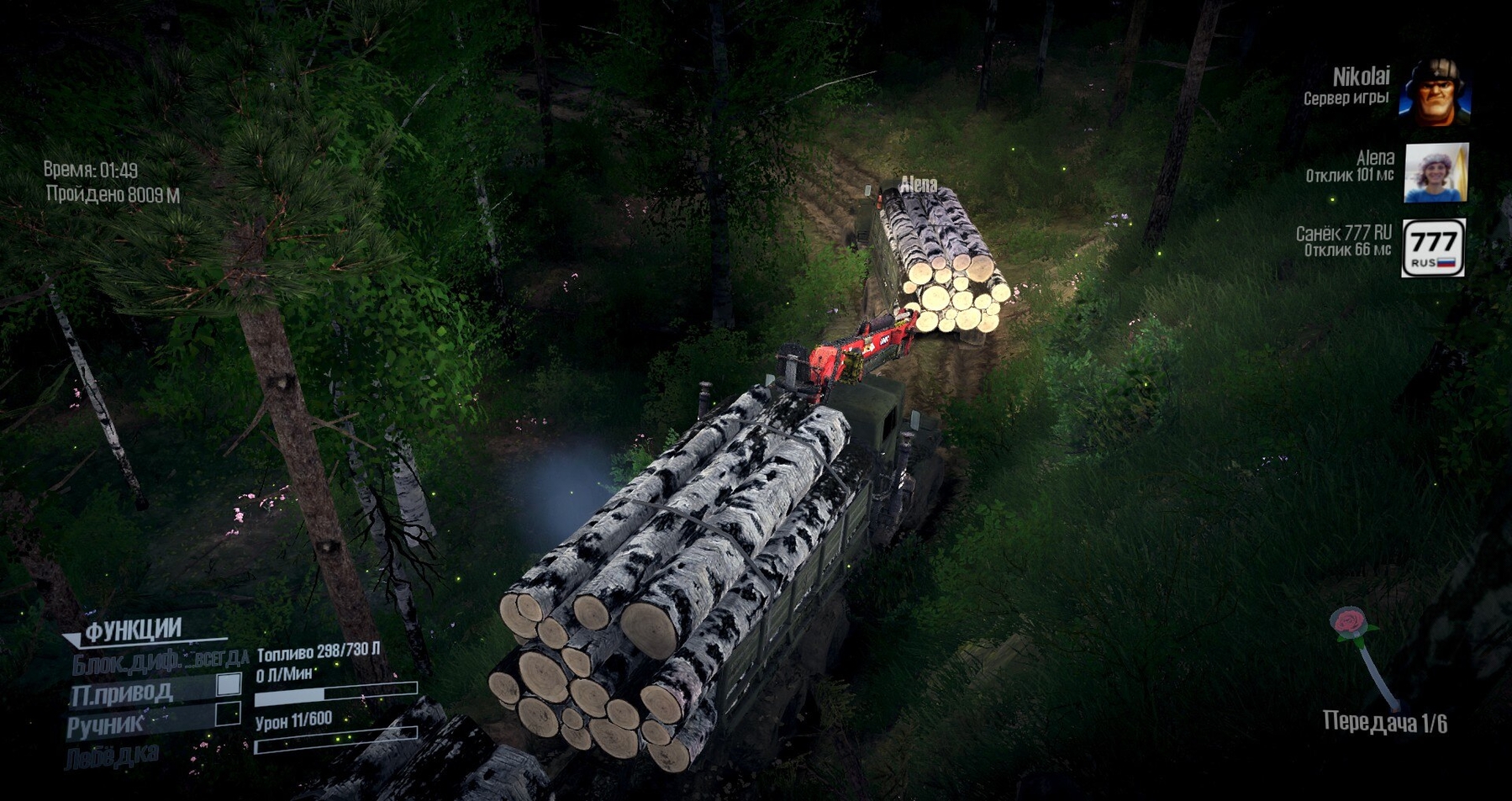Click the rose compass icon

[x=1351, y=624]
